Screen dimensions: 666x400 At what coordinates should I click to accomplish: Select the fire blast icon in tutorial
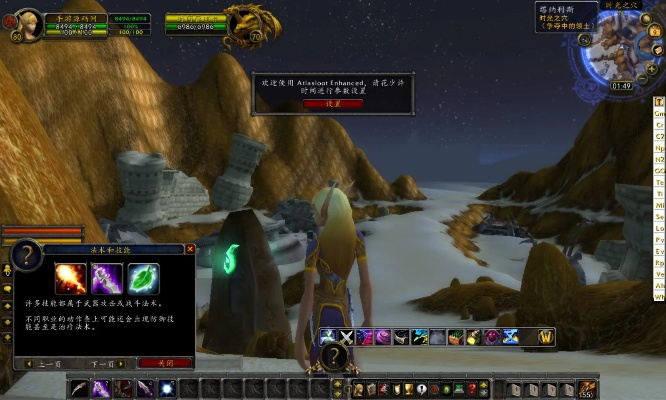point(69,277)
